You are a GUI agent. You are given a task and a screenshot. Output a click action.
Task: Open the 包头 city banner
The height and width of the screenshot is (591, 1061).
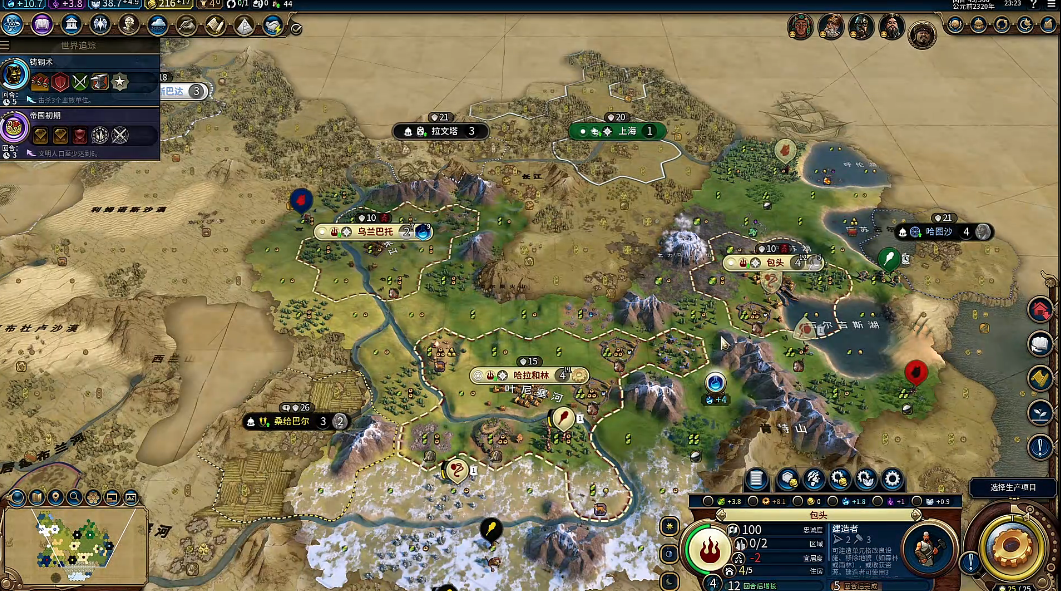(x=773, y=263)
